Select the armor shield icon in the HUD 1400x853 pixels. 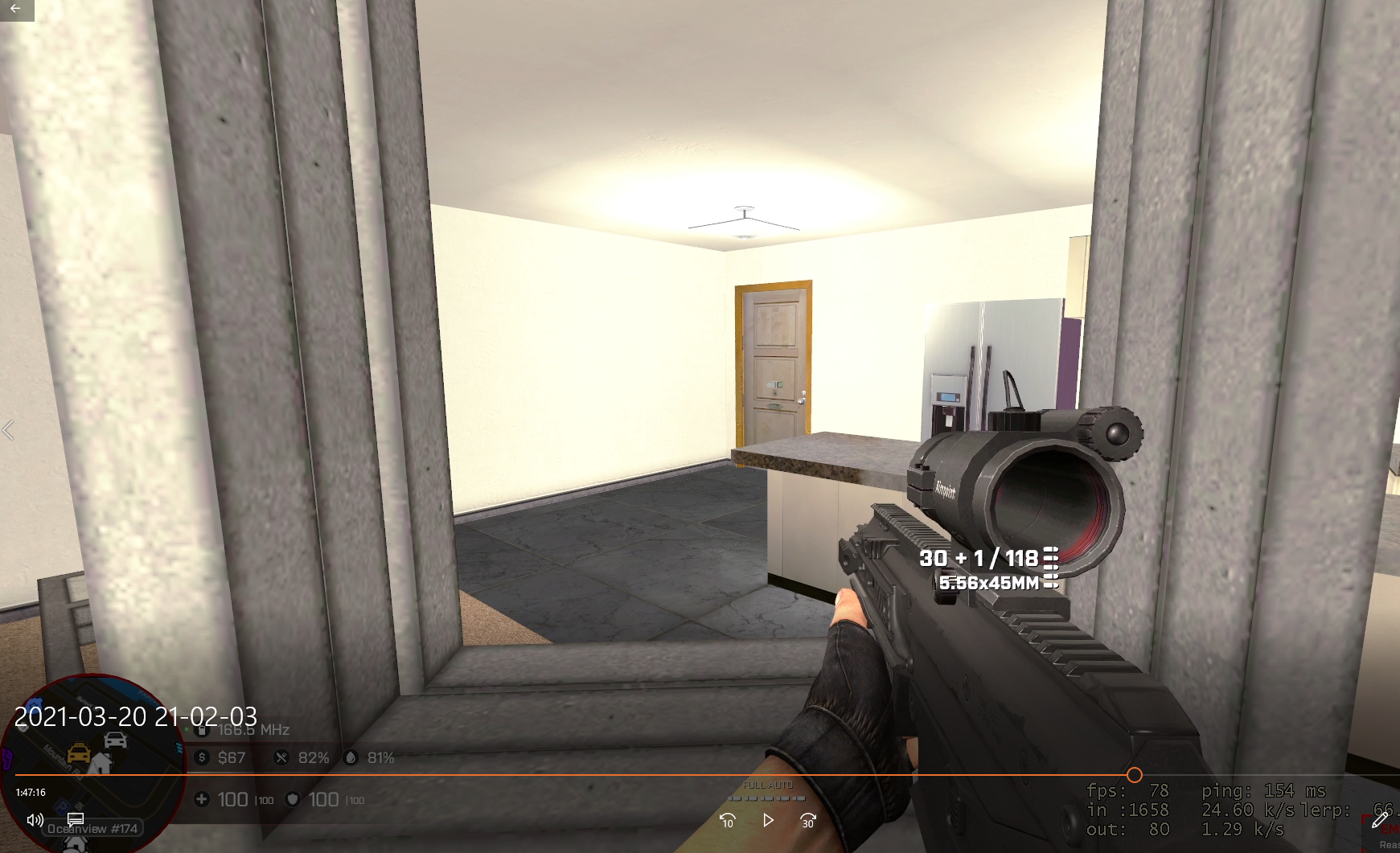coord(294,799)
